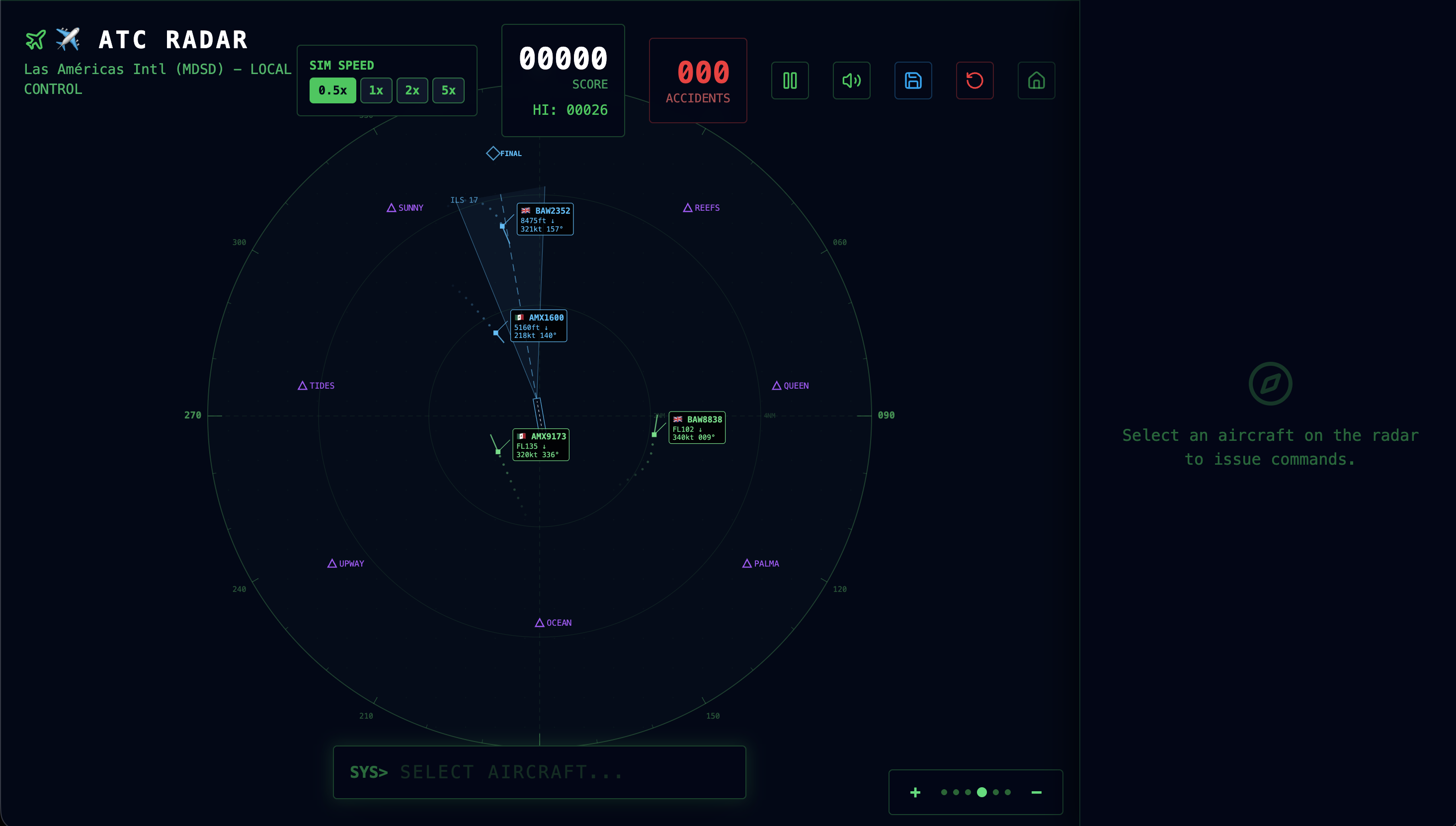Viewport: 1456px width, 826px height.
Task: Save the current game
Action: coord(913,81)
